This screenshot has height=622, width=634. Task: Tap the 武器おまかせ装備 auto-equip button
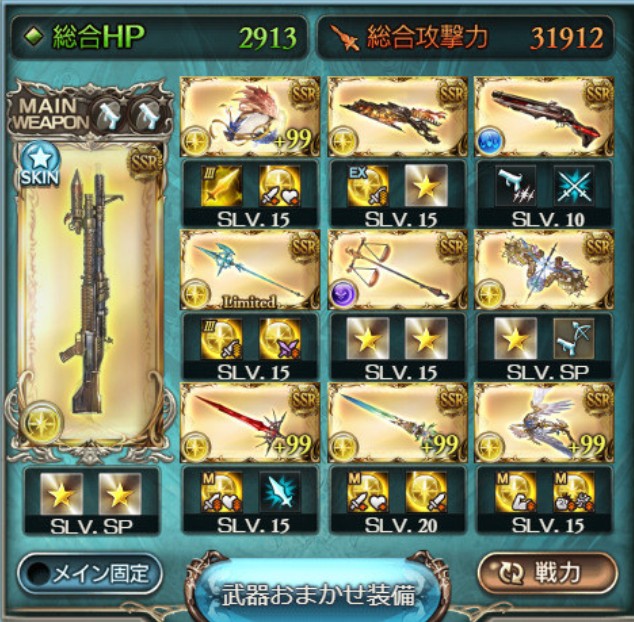318,592
